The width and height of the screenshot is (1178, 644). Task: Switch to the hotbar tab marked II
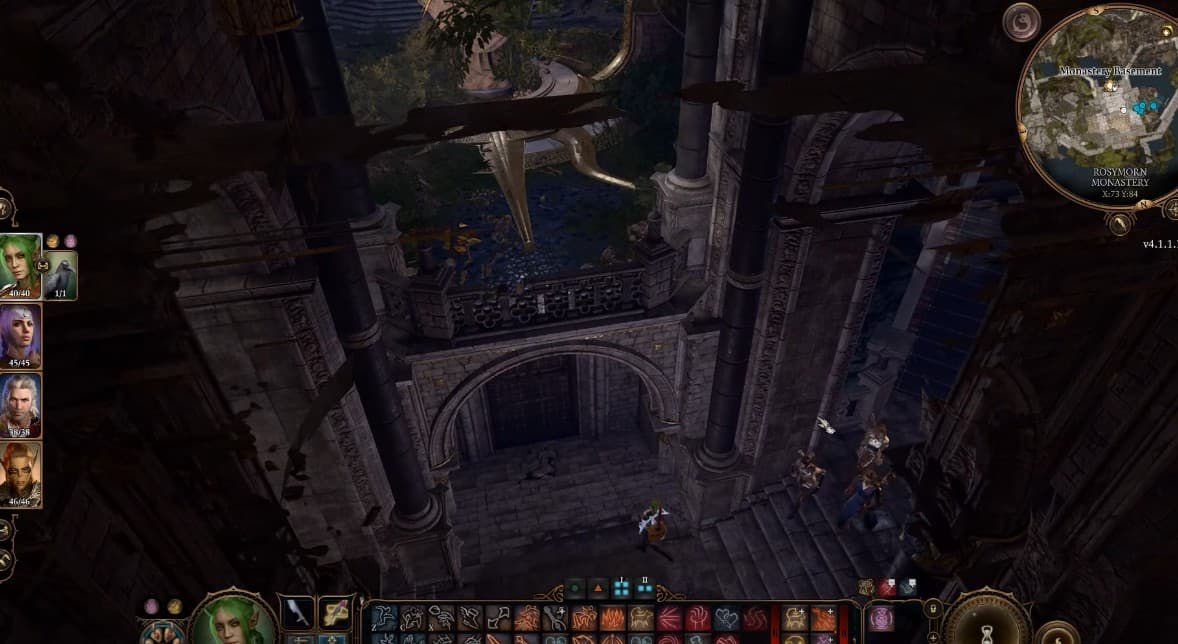(645, 588)
